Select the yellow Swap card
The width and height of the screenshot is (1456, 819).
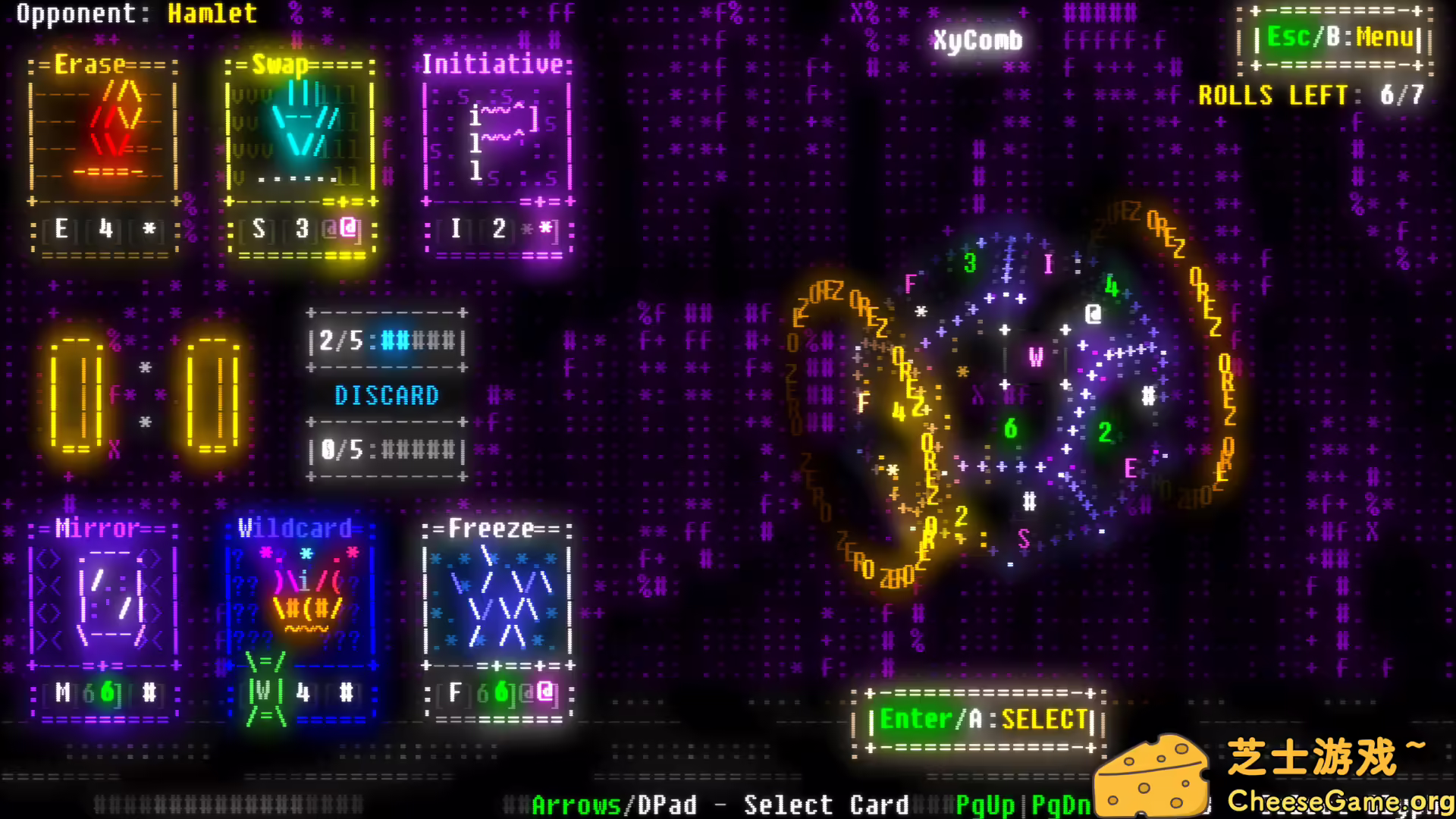tap(301, 152)
